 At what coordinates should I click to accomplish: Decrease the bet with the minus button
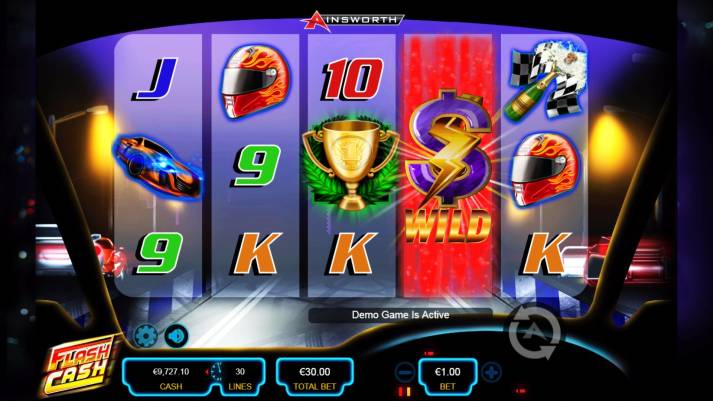405,372
